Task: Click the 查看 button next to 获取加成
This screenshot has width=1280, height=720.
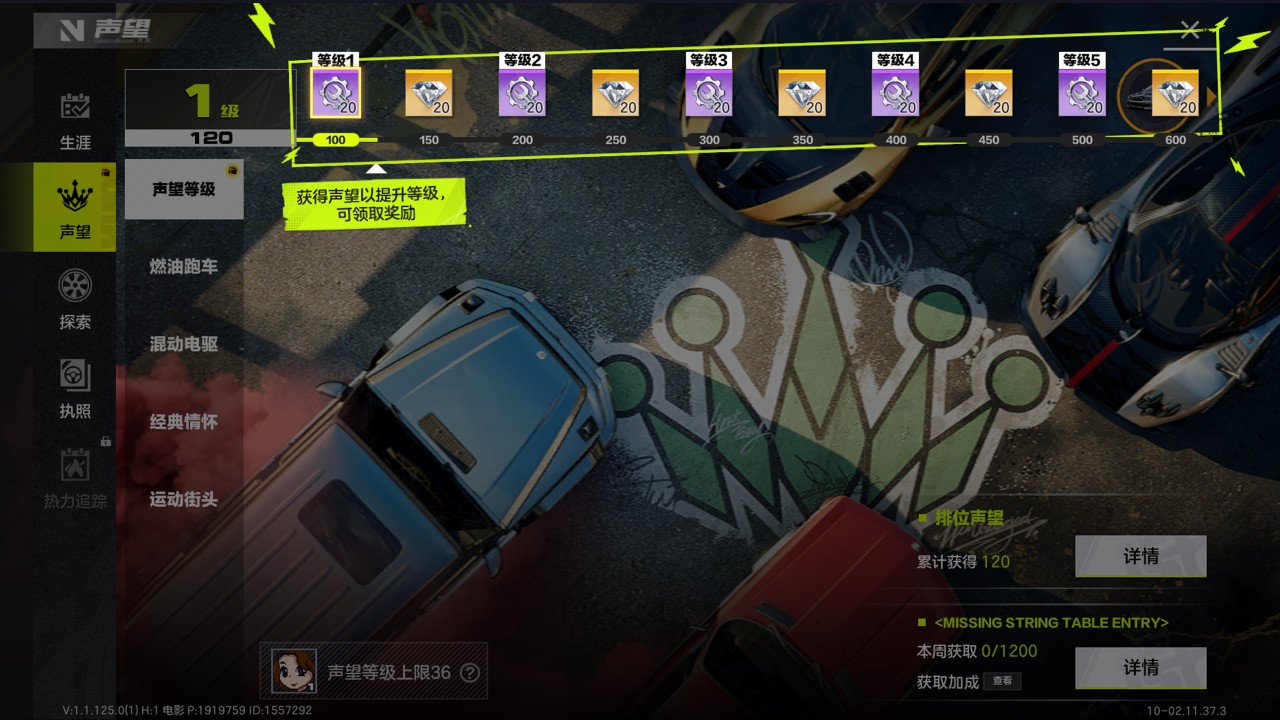Action: [1002, 681]
